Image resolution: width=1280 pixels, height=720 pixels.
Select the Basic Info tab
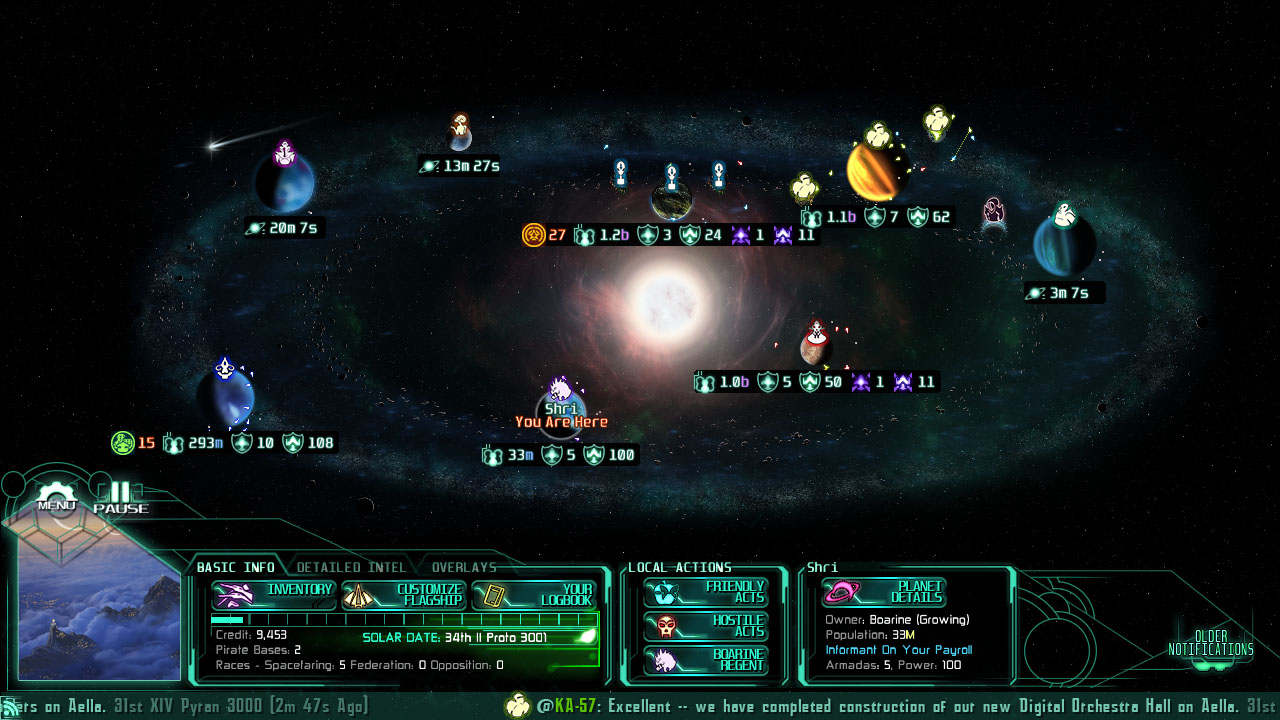click(235, 567)
